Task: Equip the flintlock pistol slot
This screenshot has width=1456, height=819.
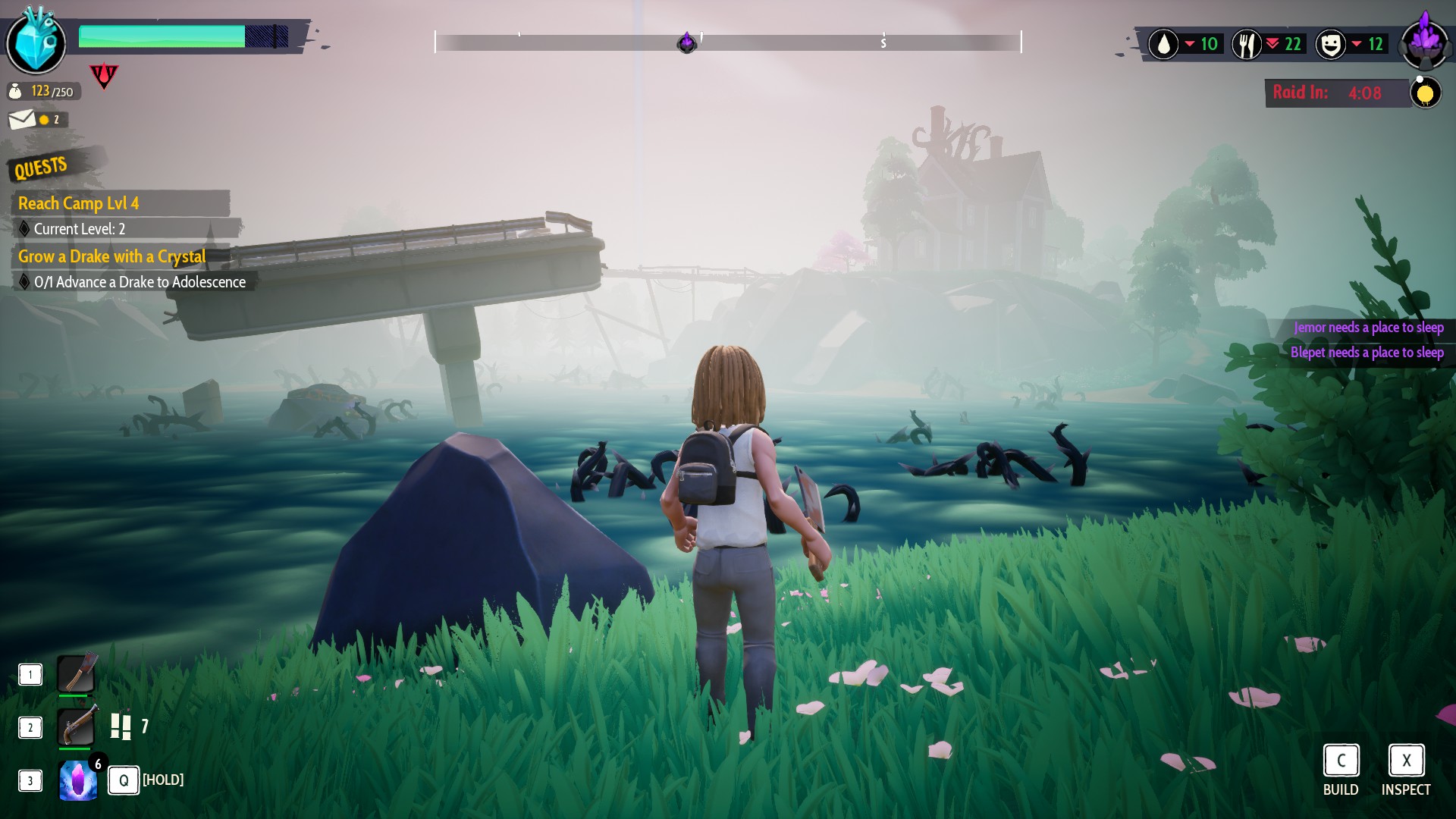Action: [x=77, y=726]
